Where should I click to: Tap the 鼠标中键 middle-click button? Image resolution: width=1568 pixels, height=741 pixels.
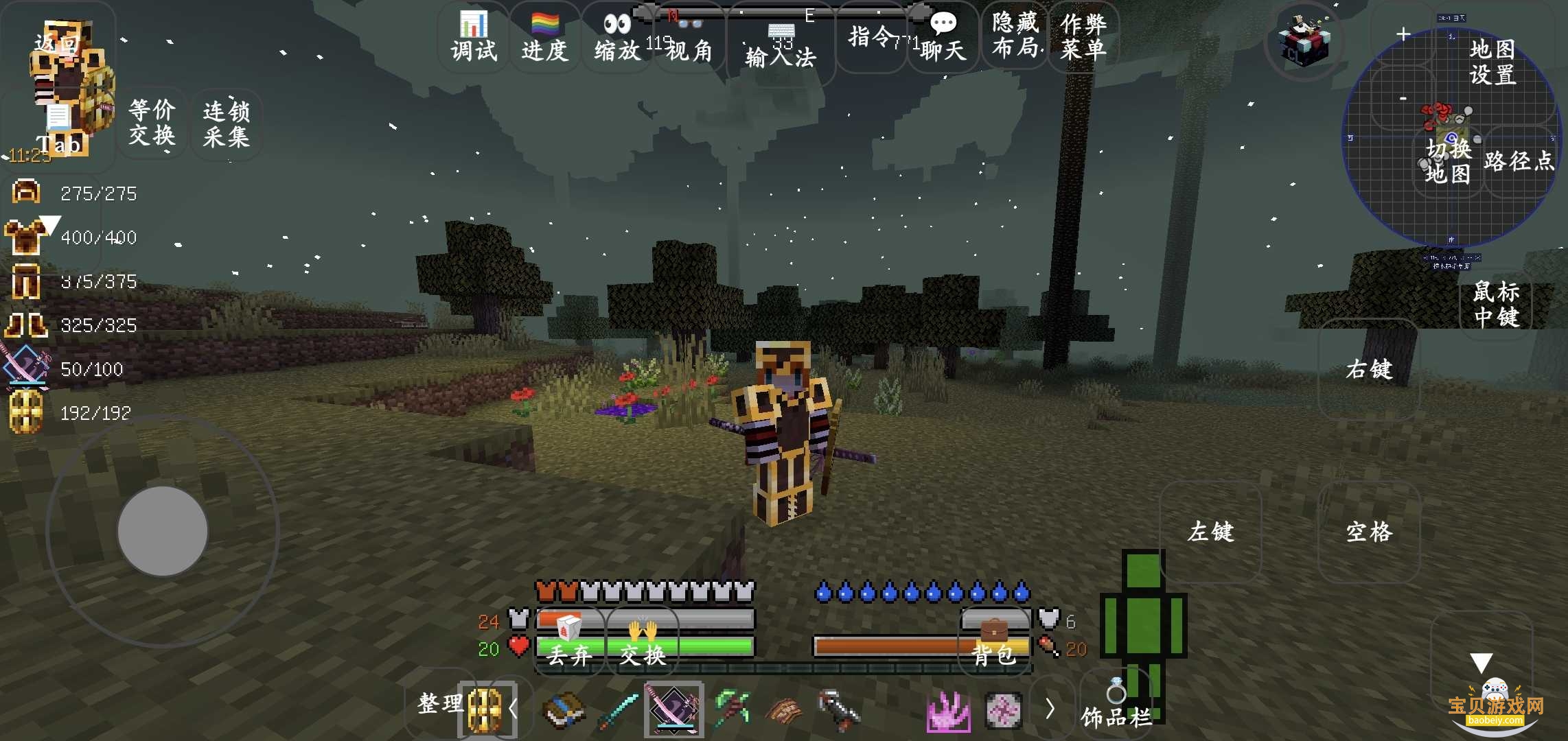click(x=1496, y=304)
